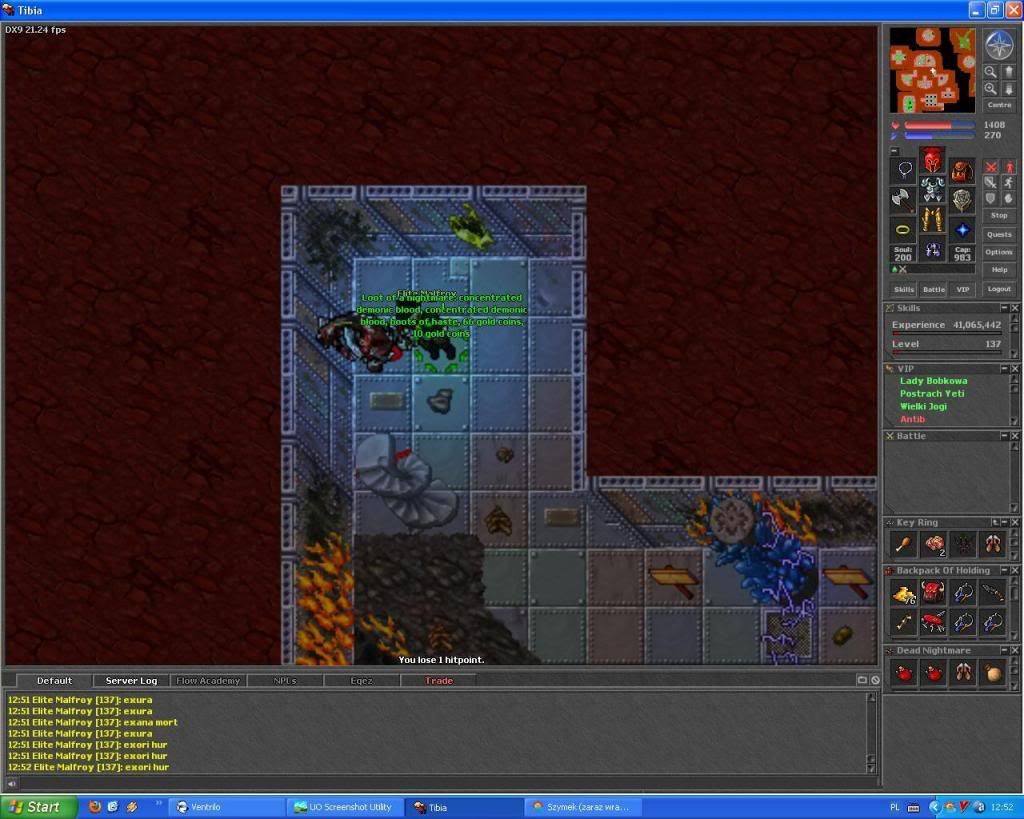Screen dimensions: 1024x819
Task: Click the Help button
Action: [999, 270]
